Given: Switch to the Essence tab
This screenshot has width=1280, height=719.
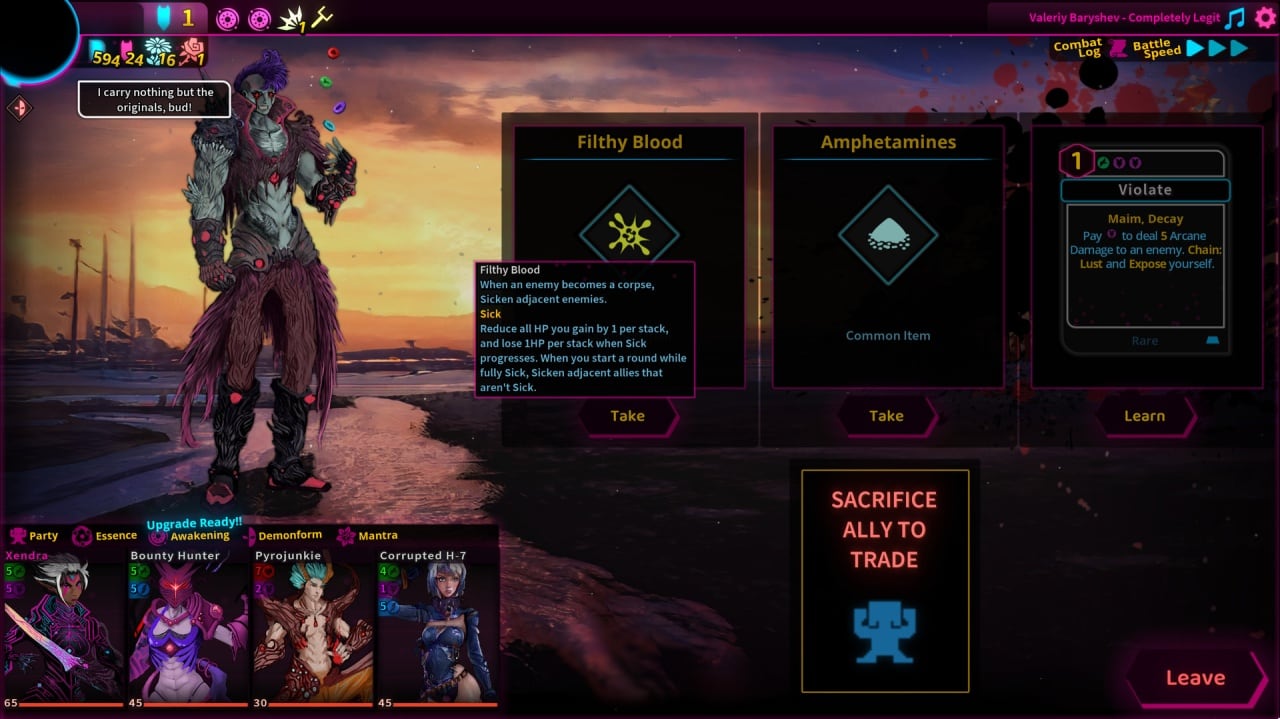Looking at the screenshot, I should tap(106, 536).
